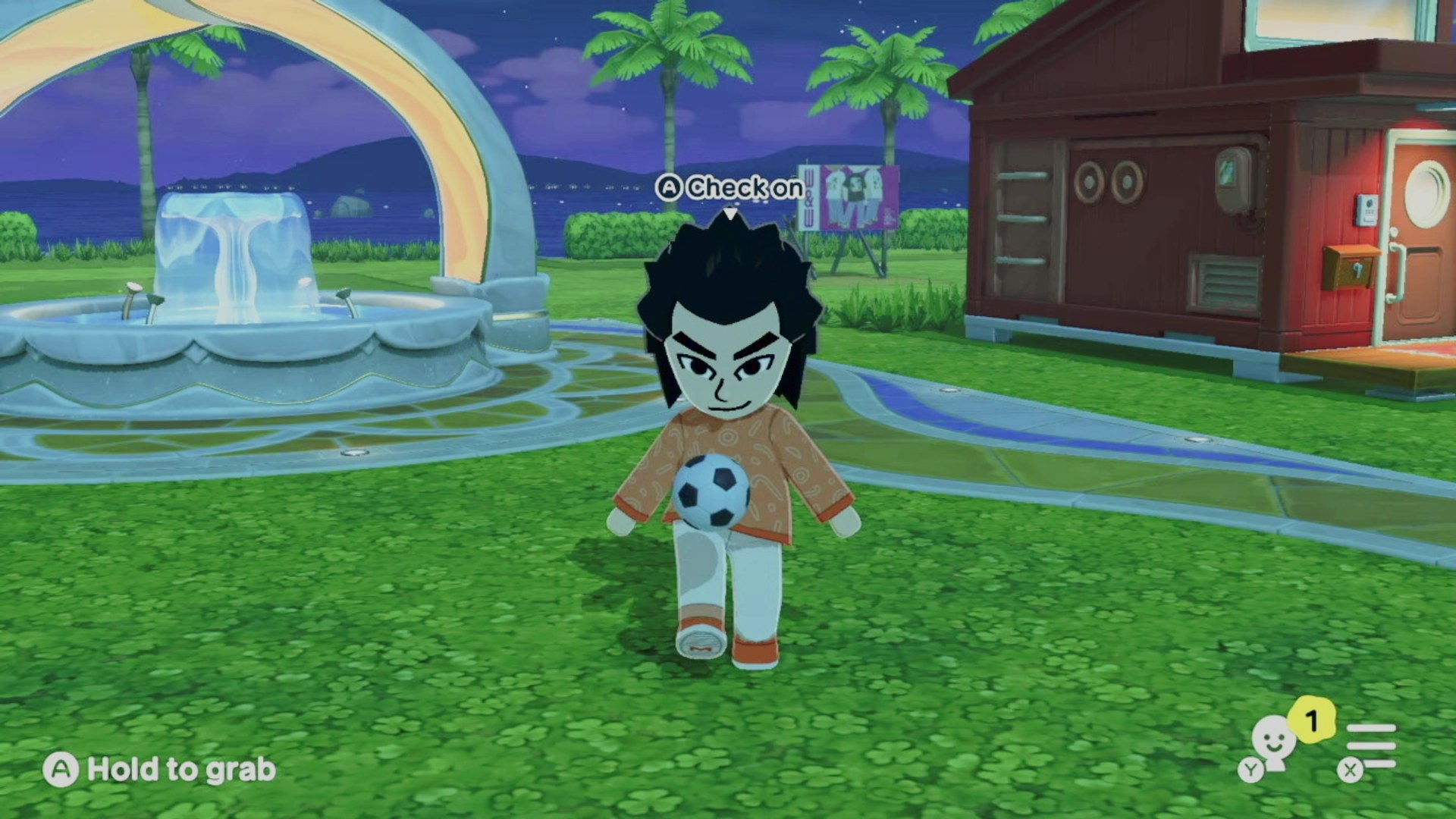Screen dimensions: 1456x819
Task: Open the Mii face notification icon
Action: (1274, 743)
